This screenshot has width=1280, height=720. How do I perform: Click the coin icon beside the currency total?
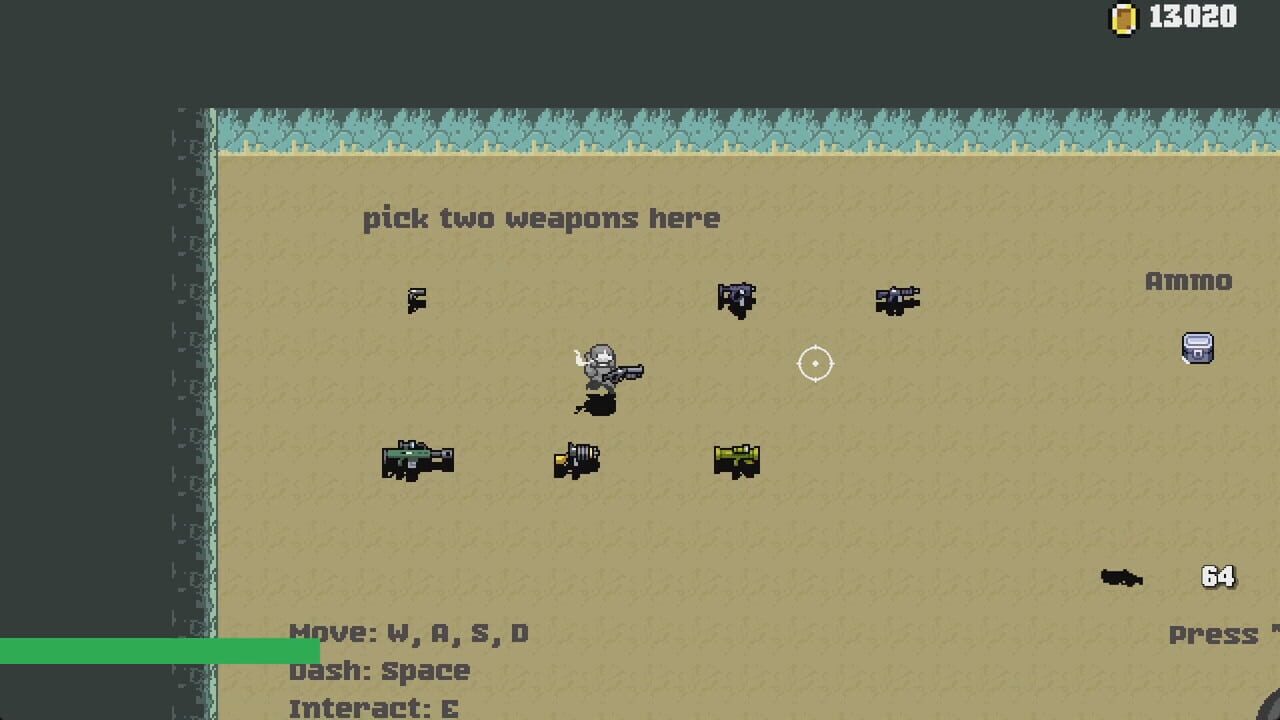1125,16
